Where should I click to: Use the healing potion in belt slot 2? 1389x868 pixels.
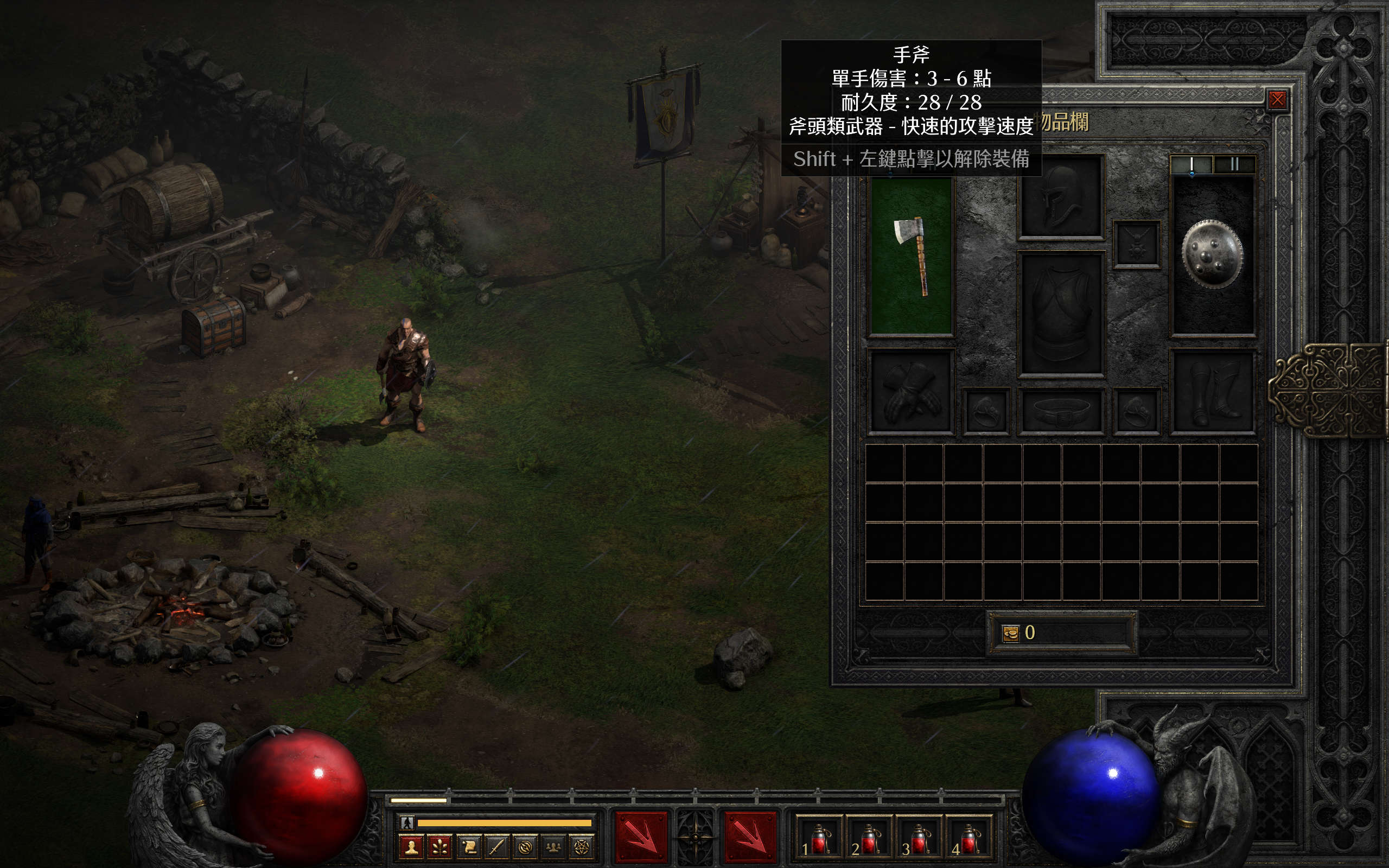point(869,839)
